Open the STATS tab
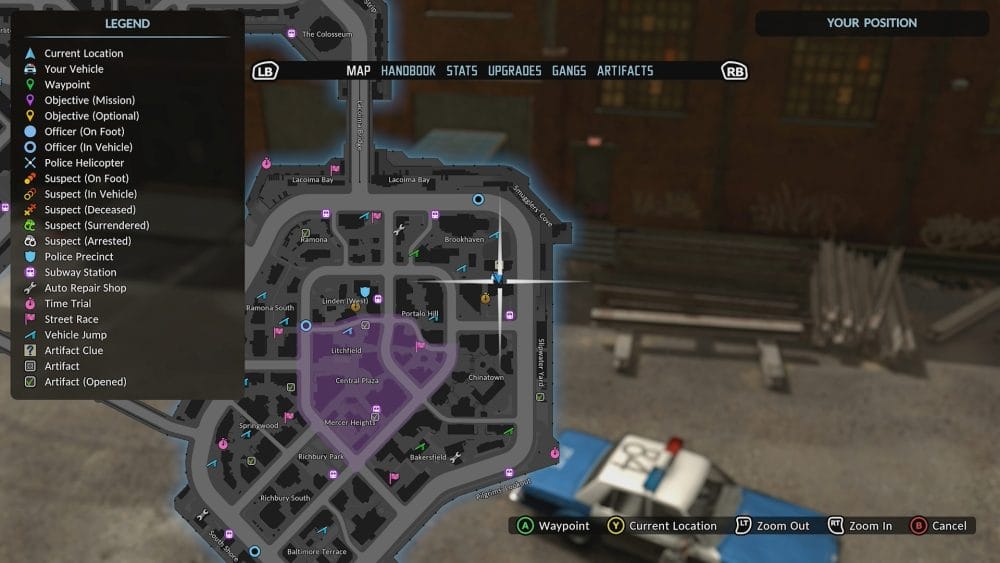Viewport: 1000px width, 563px height. click(462, 71)
